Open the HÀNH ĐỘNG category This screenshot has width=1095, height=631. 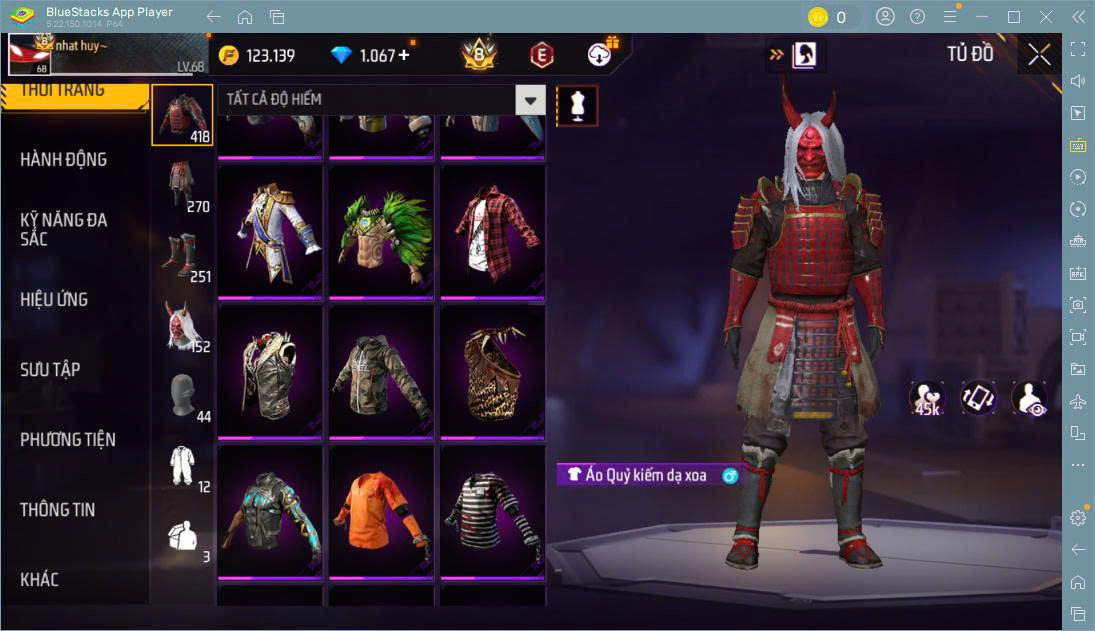point(64,160)
